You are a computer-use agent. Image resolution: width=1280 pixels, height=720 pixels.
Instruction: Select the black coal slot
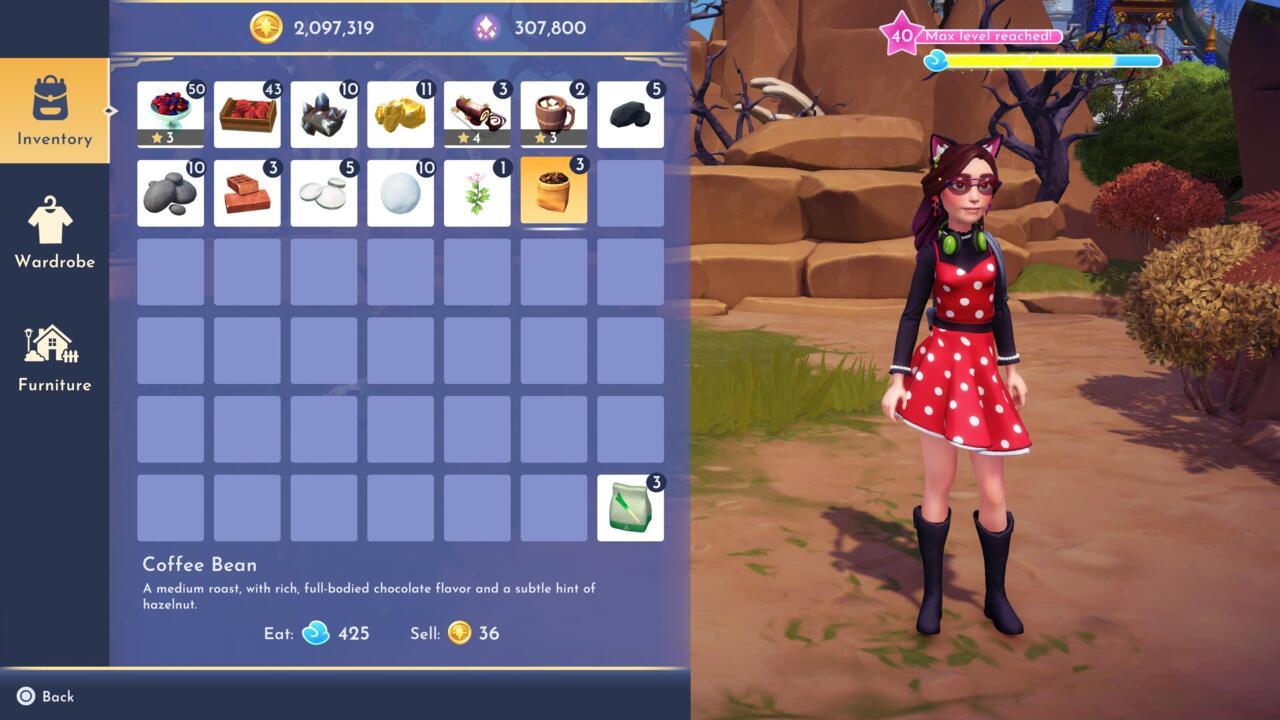pyautogui.click(x=630, y=115)
